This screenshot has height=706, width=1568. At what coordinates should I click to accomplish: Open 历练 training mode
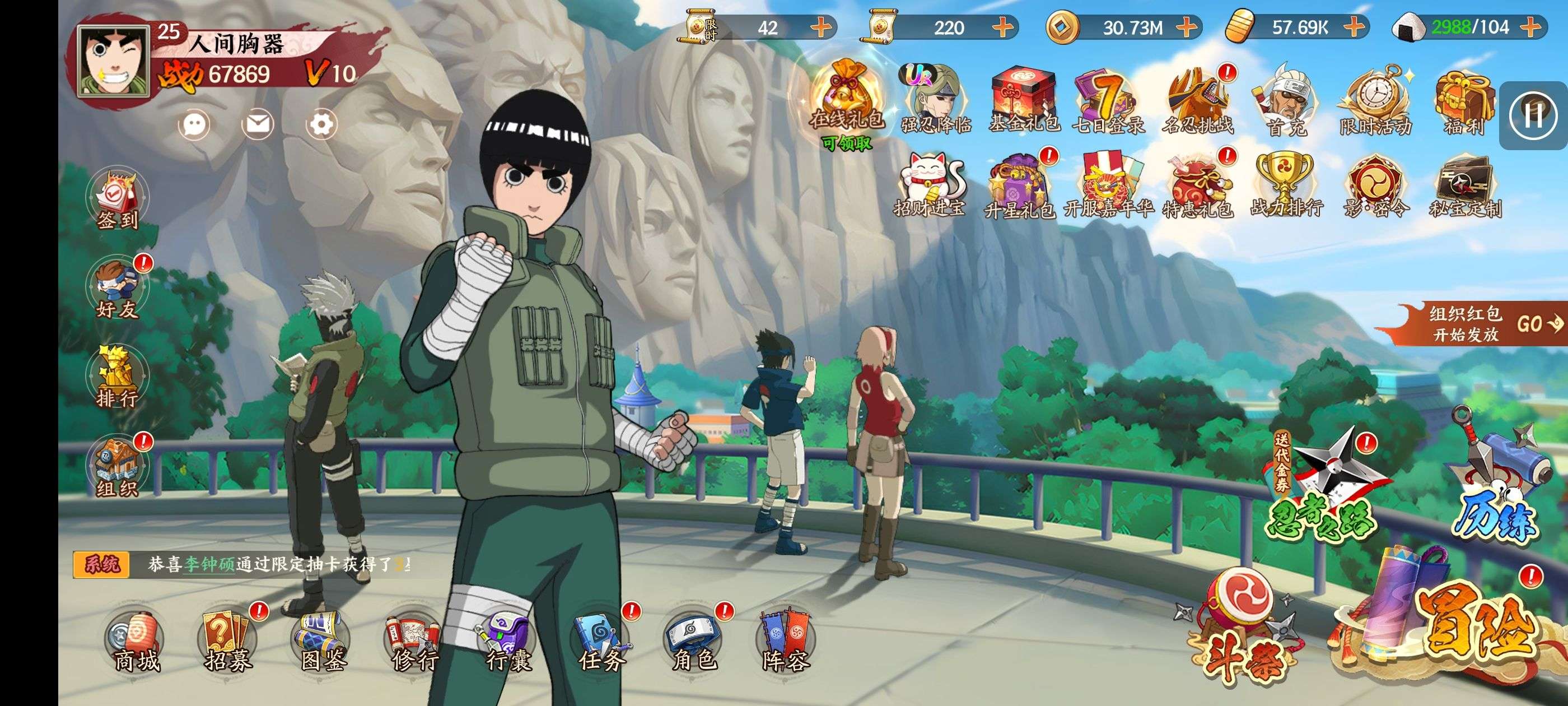tap(1497, 487)
